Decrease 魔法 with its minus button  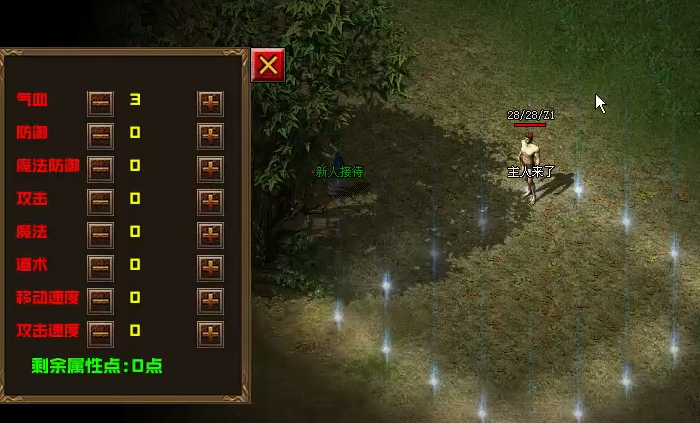101,234
